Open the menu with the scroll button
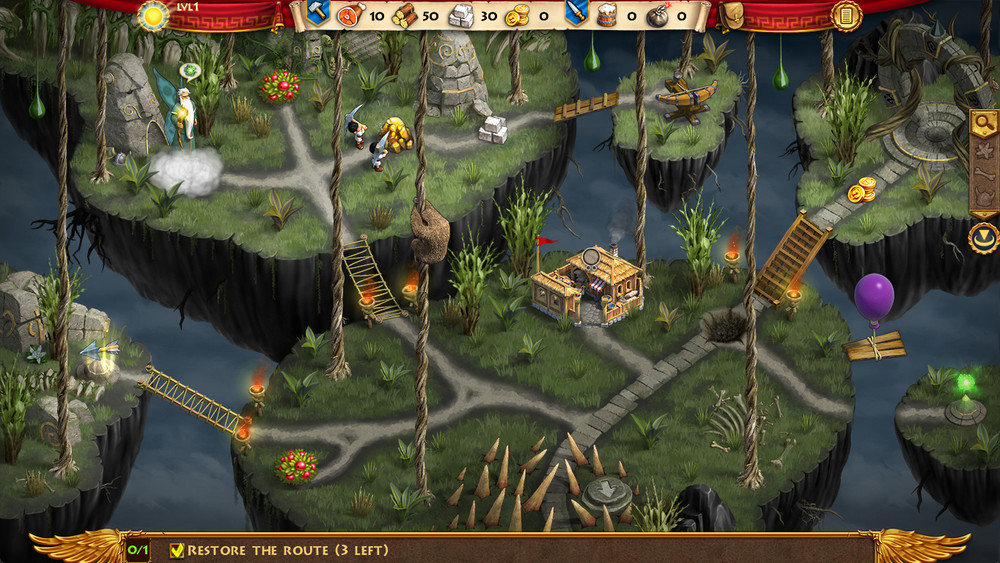1000x563 pixels. [x=846, y=15]
